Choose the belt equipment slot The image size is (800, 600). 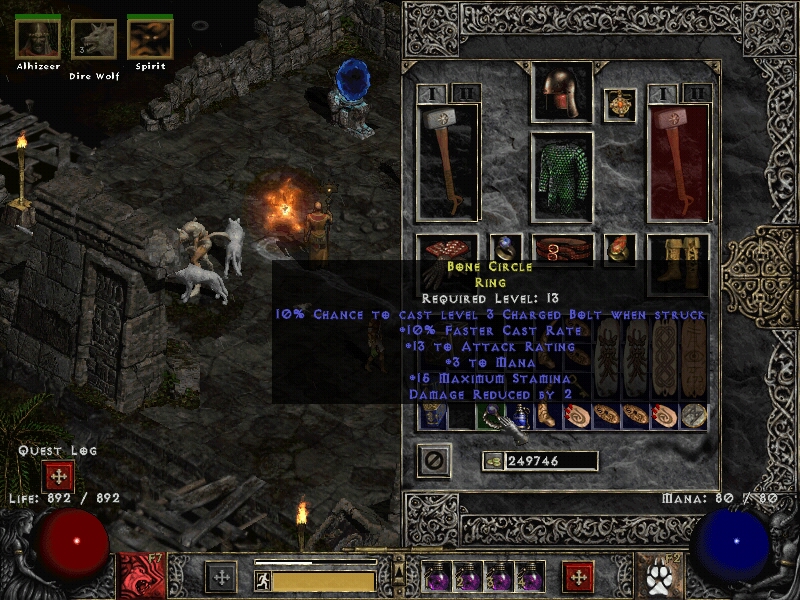[561, 249]
